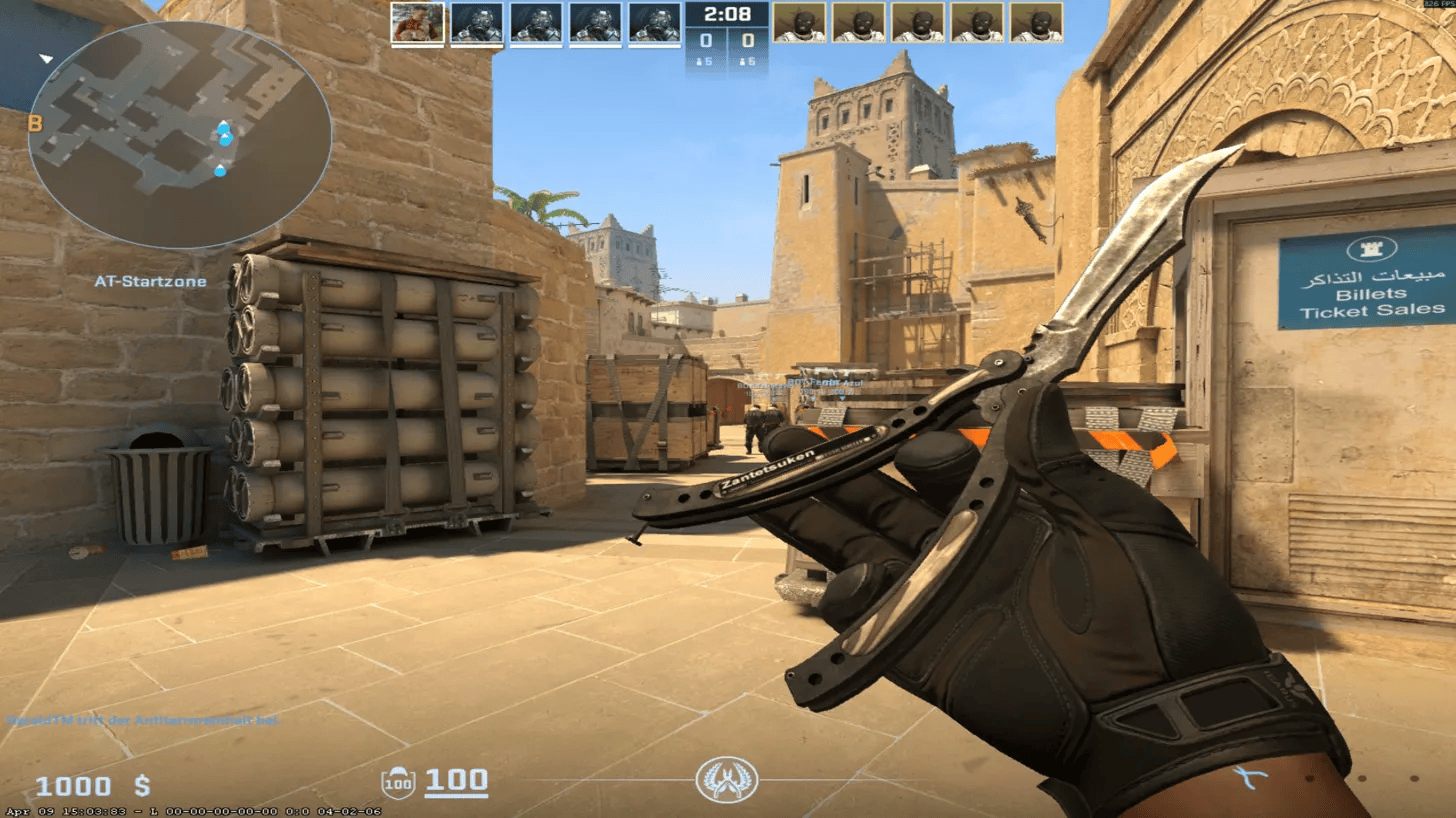Click the tower icon on Ticket Sales sign

pos(1372,251)
